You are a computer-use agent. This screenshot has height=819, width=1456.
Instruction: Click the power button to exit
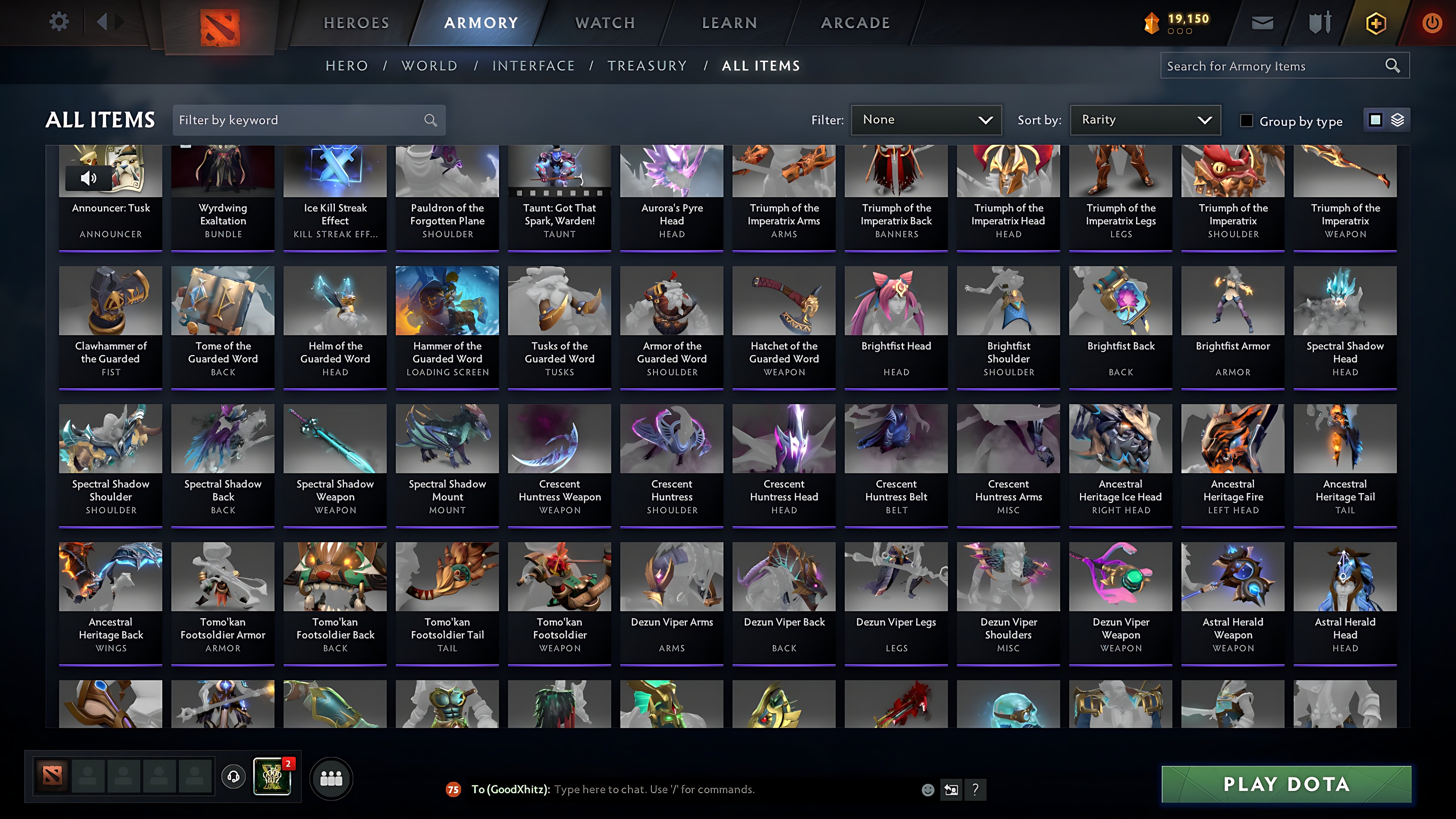[1432, 22]
